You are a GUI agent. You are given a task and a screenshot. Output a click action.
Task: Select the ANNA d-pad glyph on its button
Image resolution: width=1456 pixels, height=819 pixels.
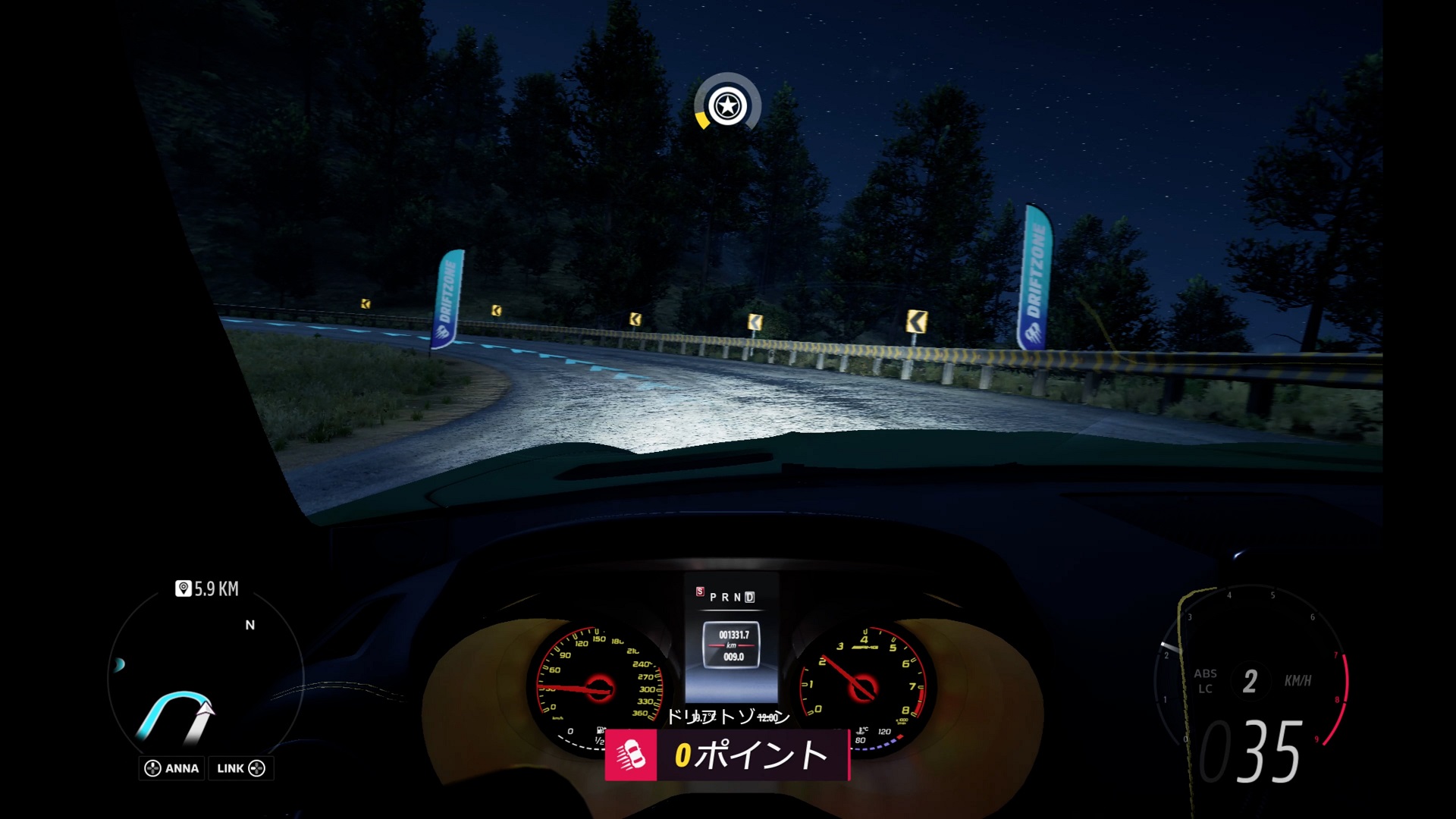(x=152, y=768)
